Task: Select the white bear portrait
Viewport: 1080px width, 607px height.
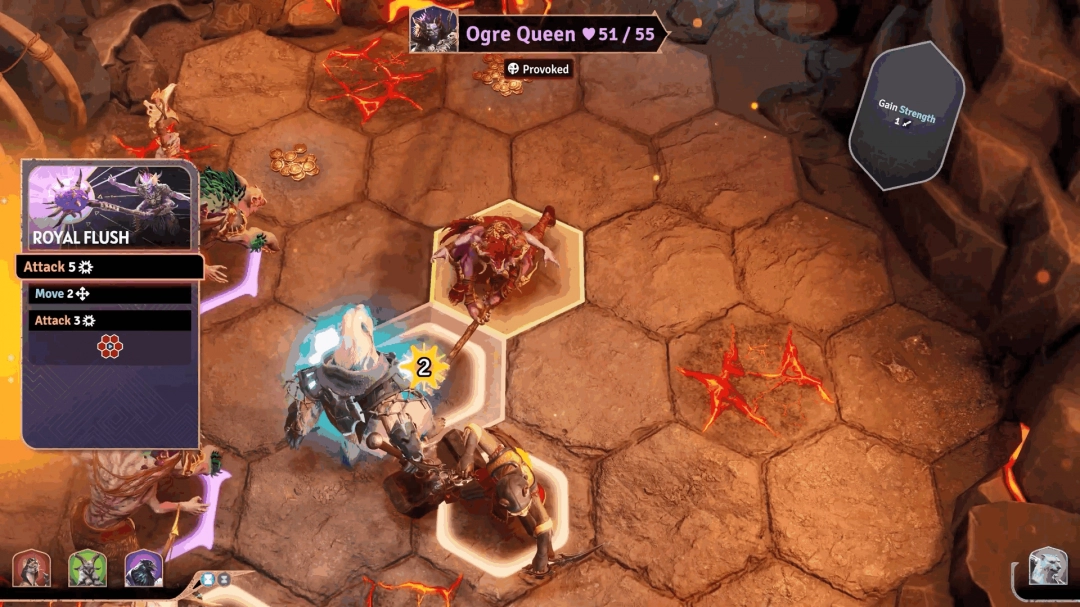Action: (x=1047, y=567)
